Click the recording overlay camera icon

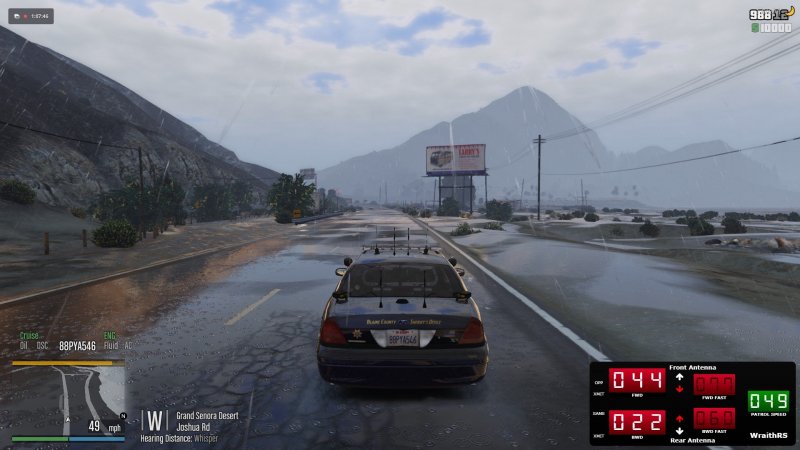tap(17, 17)
